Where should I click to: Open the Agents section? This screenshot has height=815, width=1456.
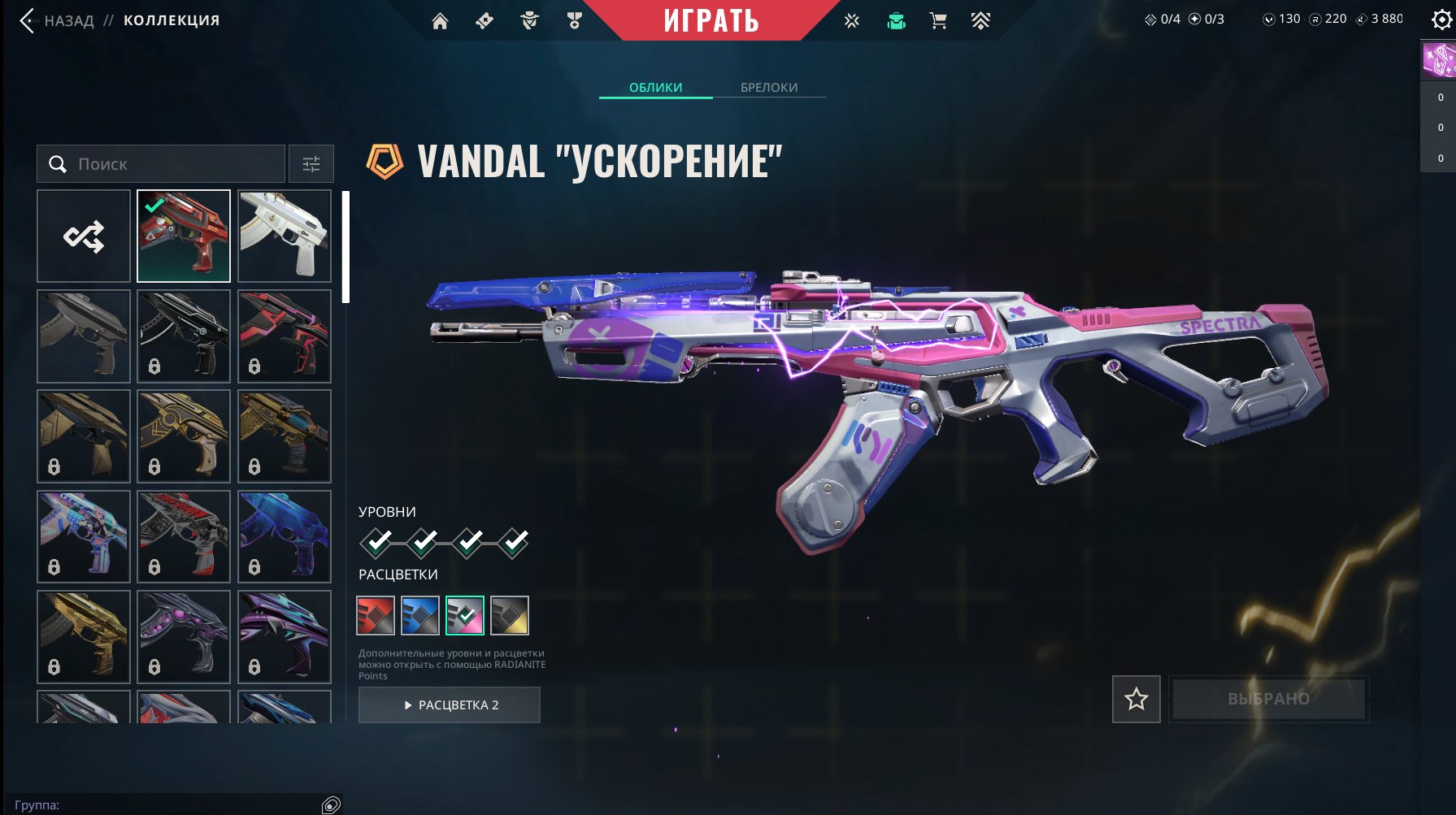pyautogui.click(x=531, y=20)
